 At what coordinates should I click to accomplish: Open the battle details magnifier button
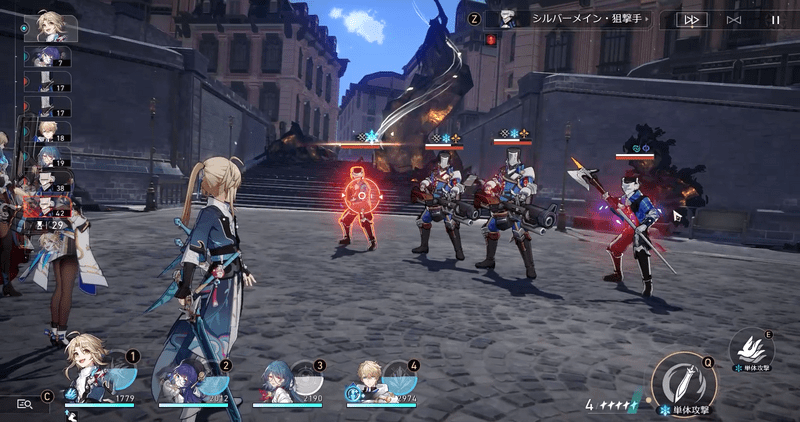click(25, 403)
